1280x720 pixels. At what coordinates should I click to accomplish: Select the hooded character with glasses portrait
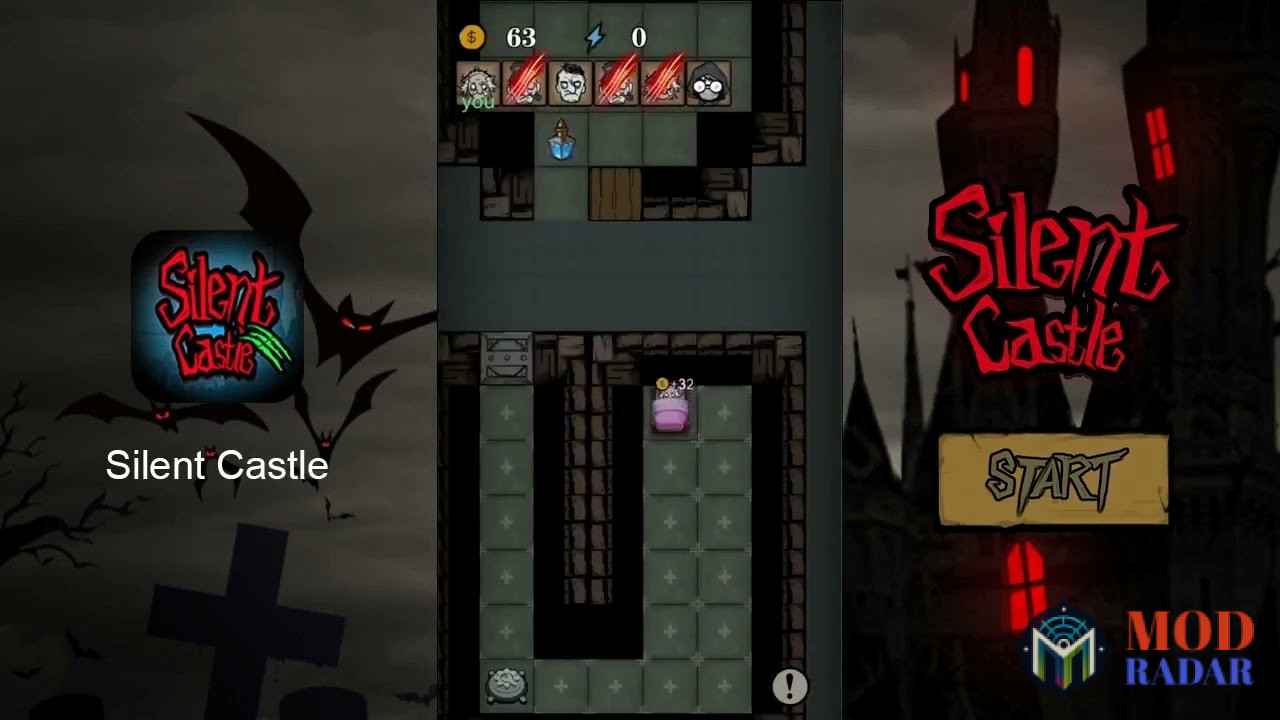[706, 83]
